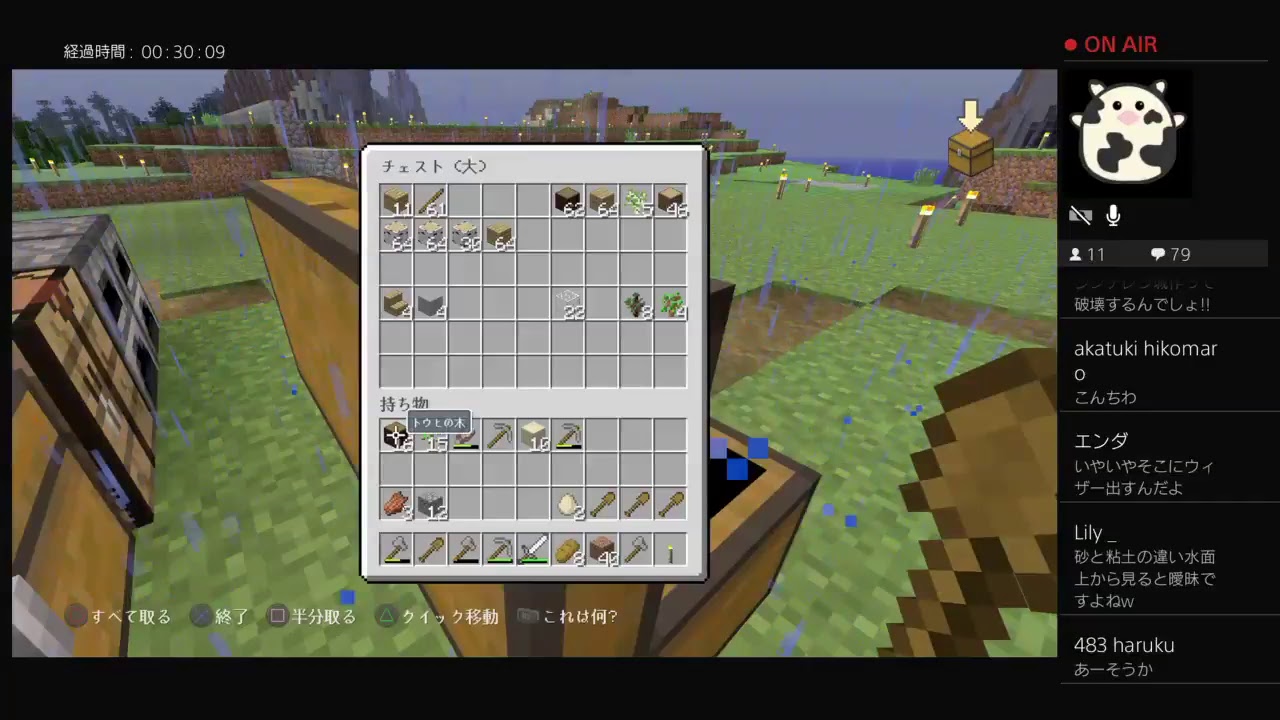Click the arrow stack in the chest's top row
This screenshot has height=720, width=1280.
(430, 205)
